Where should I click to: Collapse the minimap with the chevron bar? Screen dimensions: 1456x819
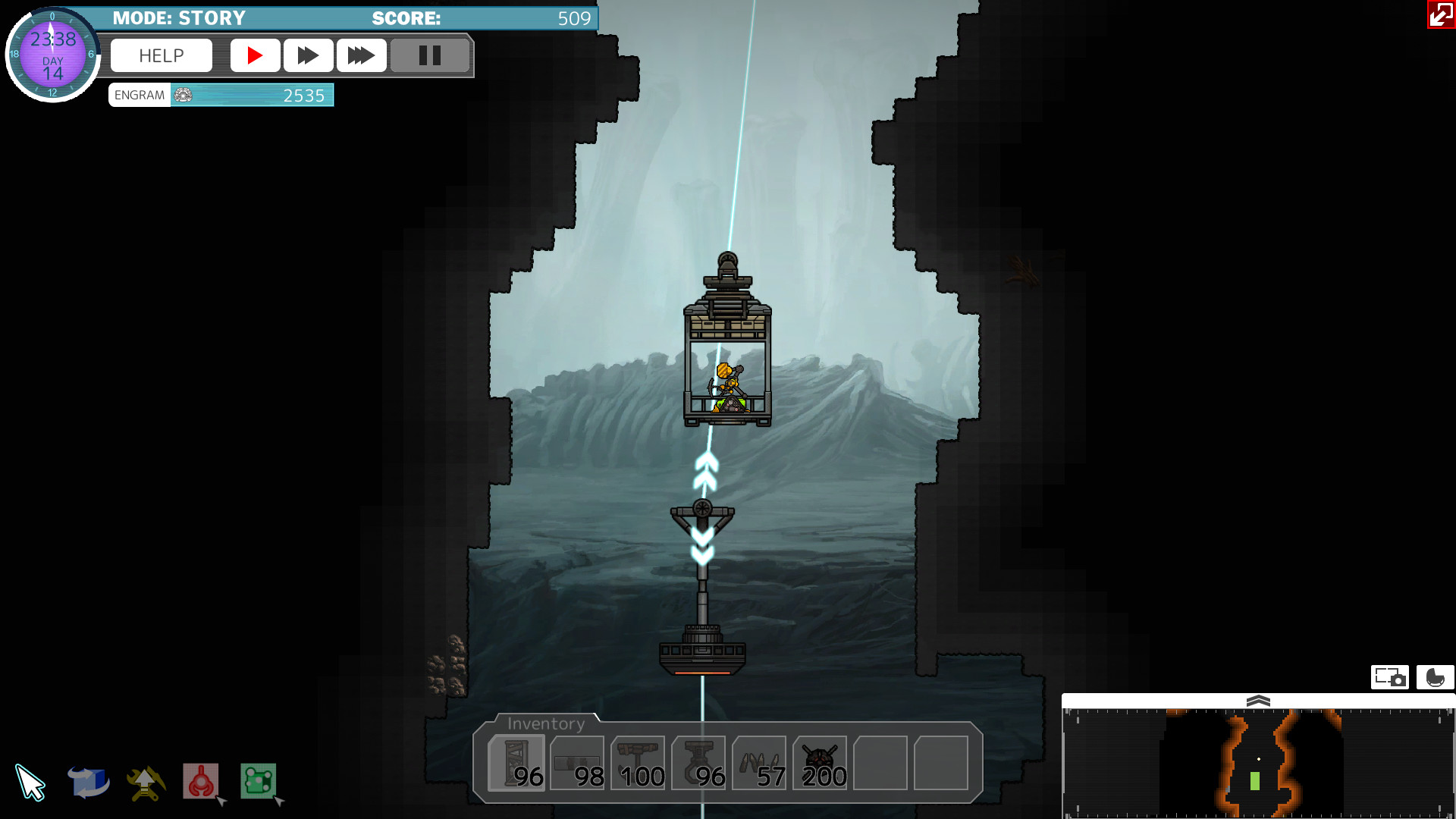pyautogui.click(x=1258, y=701)
